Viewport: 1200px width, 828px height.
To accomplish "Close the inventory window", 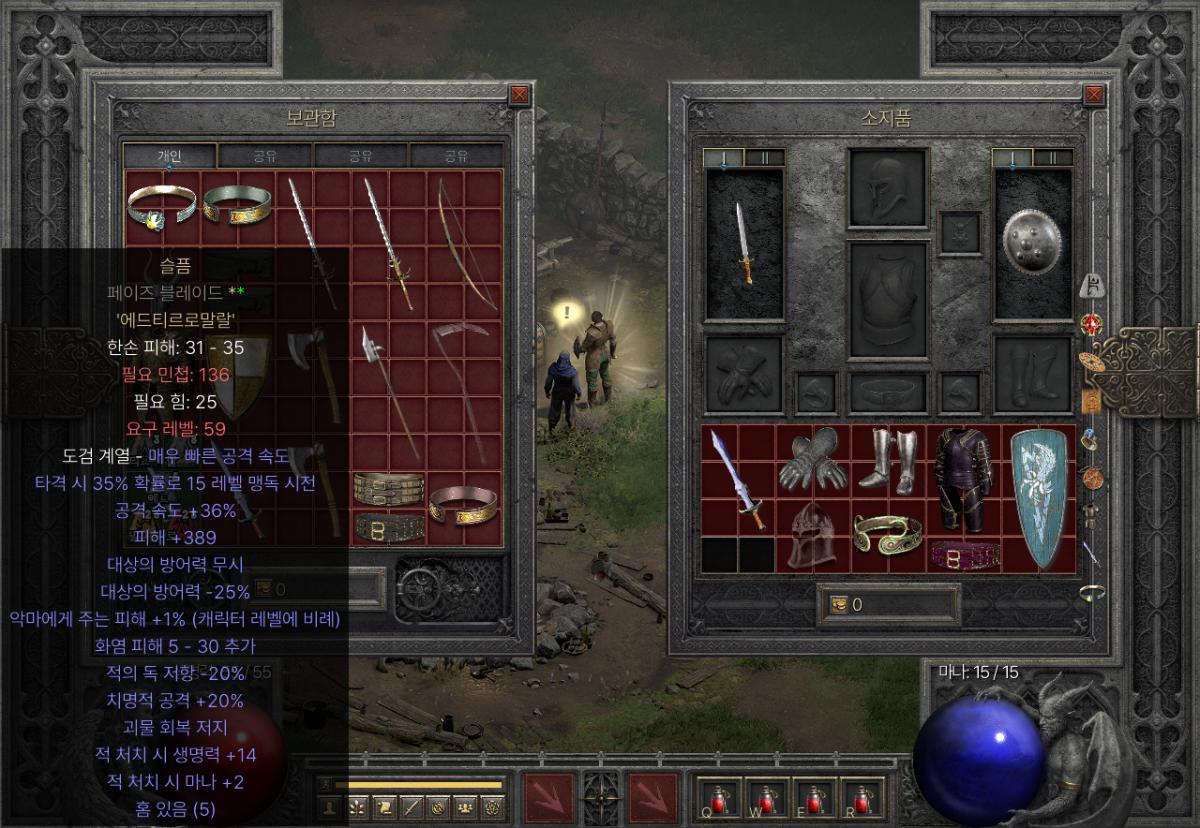I will [1095, 95].
